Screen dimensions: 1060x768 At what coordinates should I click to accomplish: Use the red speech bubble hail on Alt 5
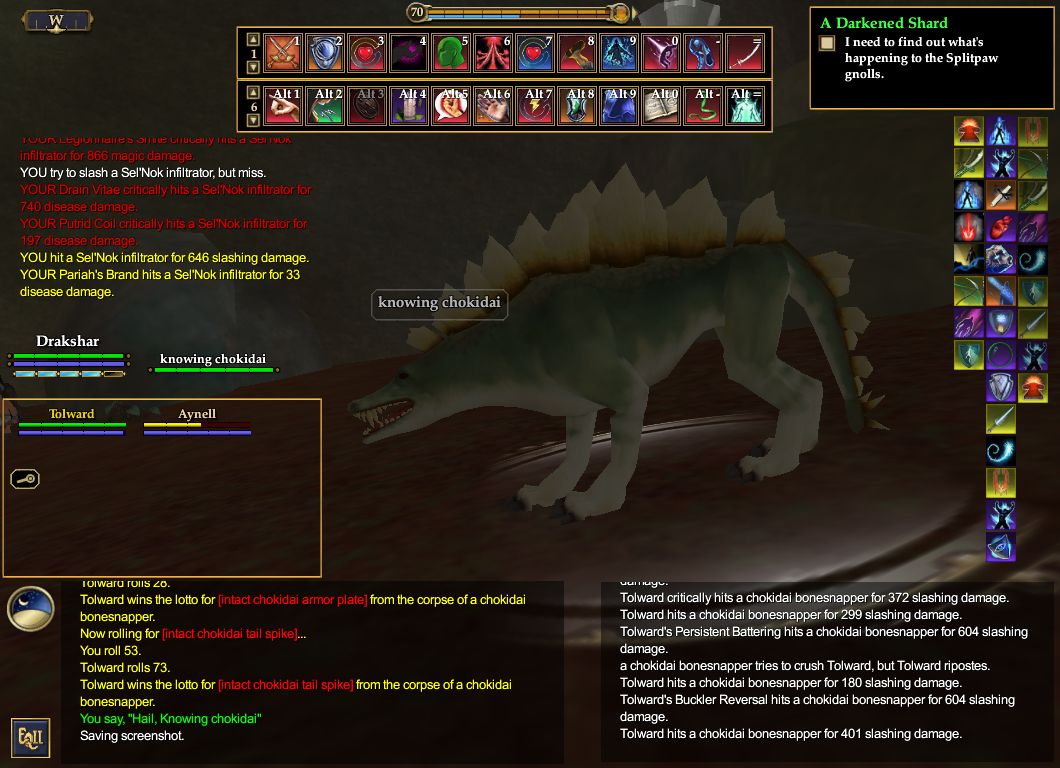[451, 106]
